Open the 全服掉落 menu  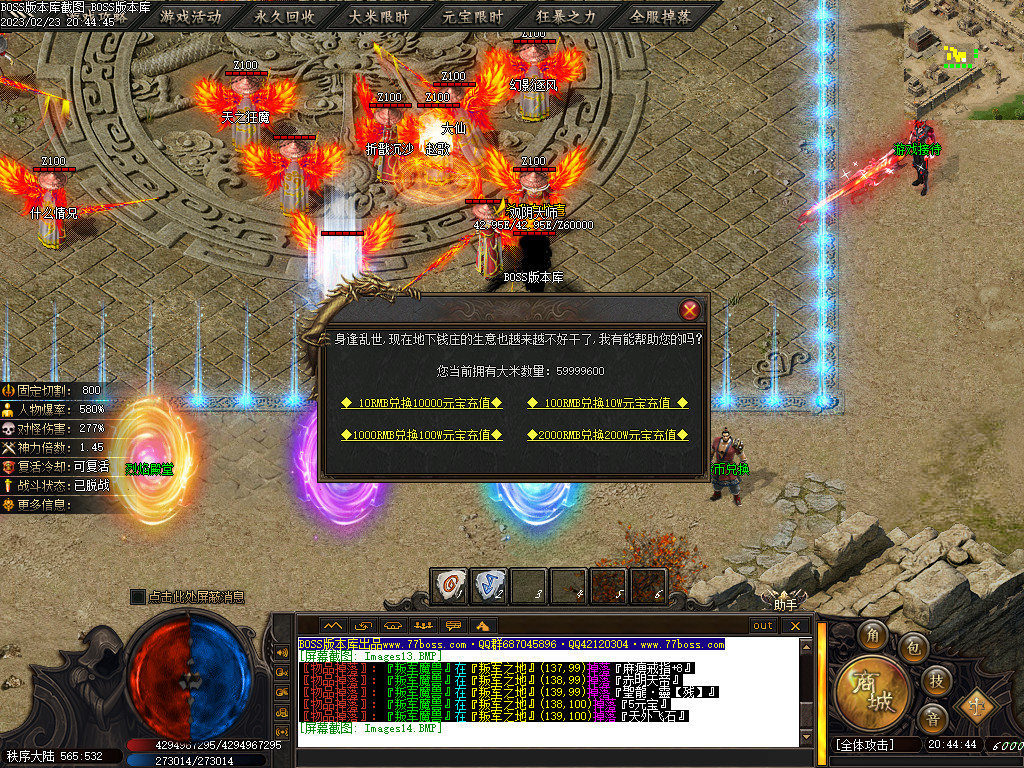click(661, 17)
